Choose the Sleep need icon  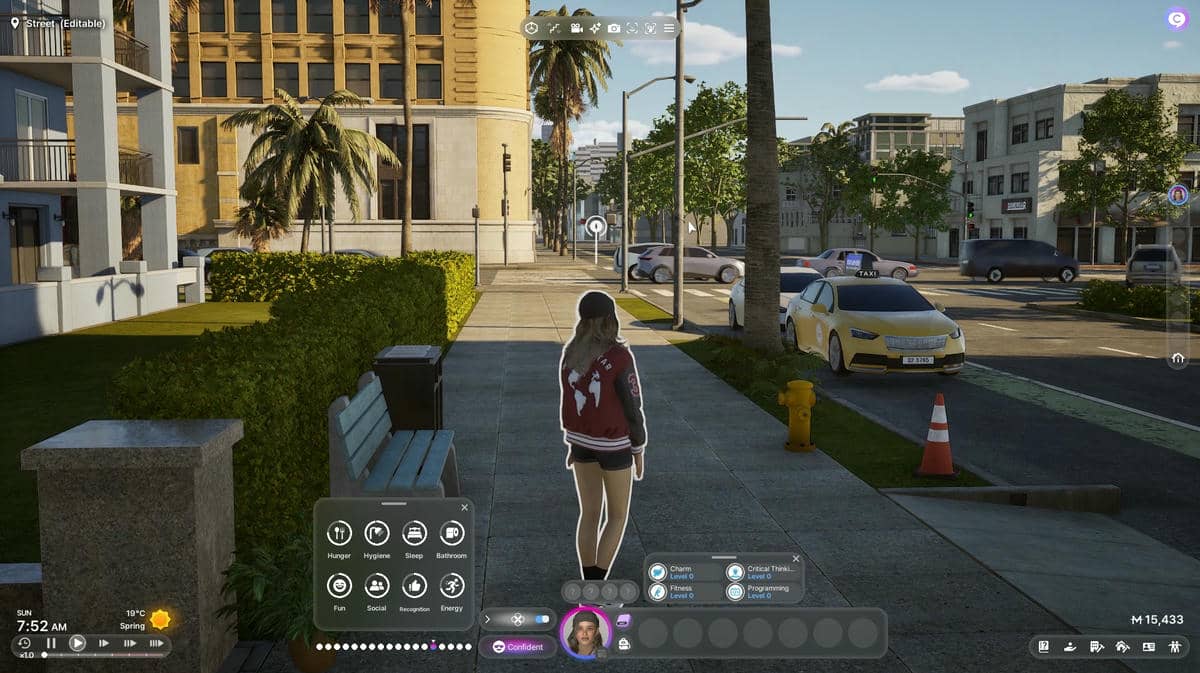pos(414,534)
